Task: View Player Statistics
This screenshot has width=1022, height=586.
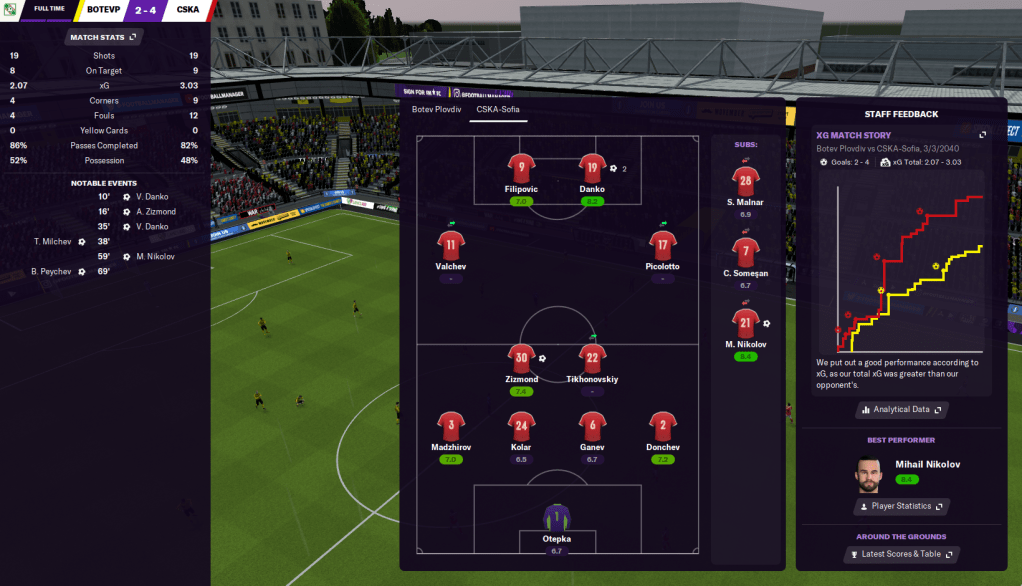Action: coord(901,506)
